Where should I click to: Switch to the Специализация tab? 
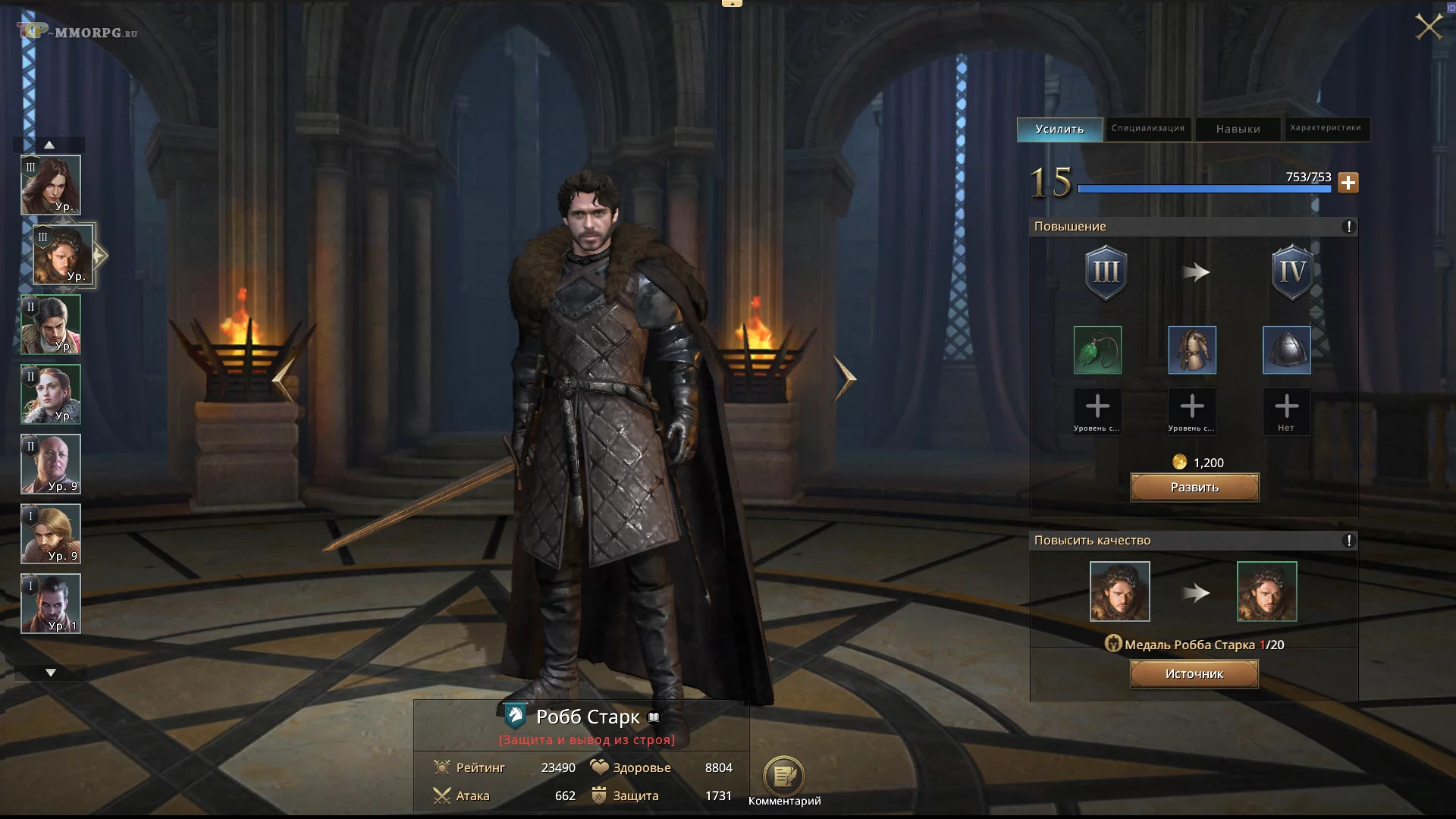click(1147, 129)
